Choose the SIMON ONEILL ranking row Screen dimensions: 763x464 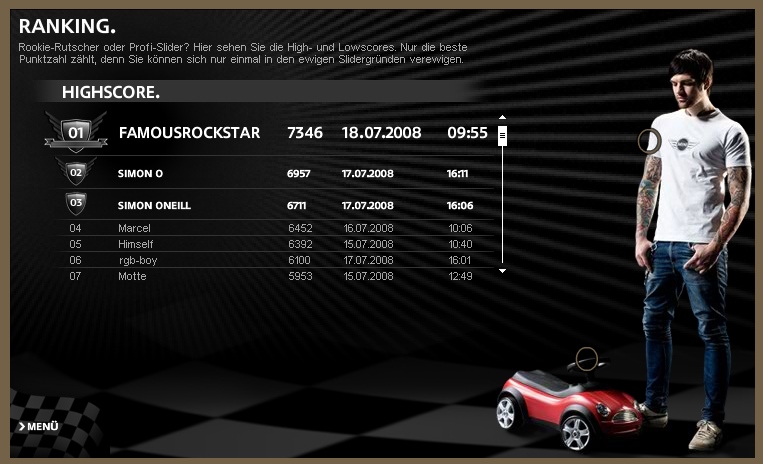[x=270, y=205]
